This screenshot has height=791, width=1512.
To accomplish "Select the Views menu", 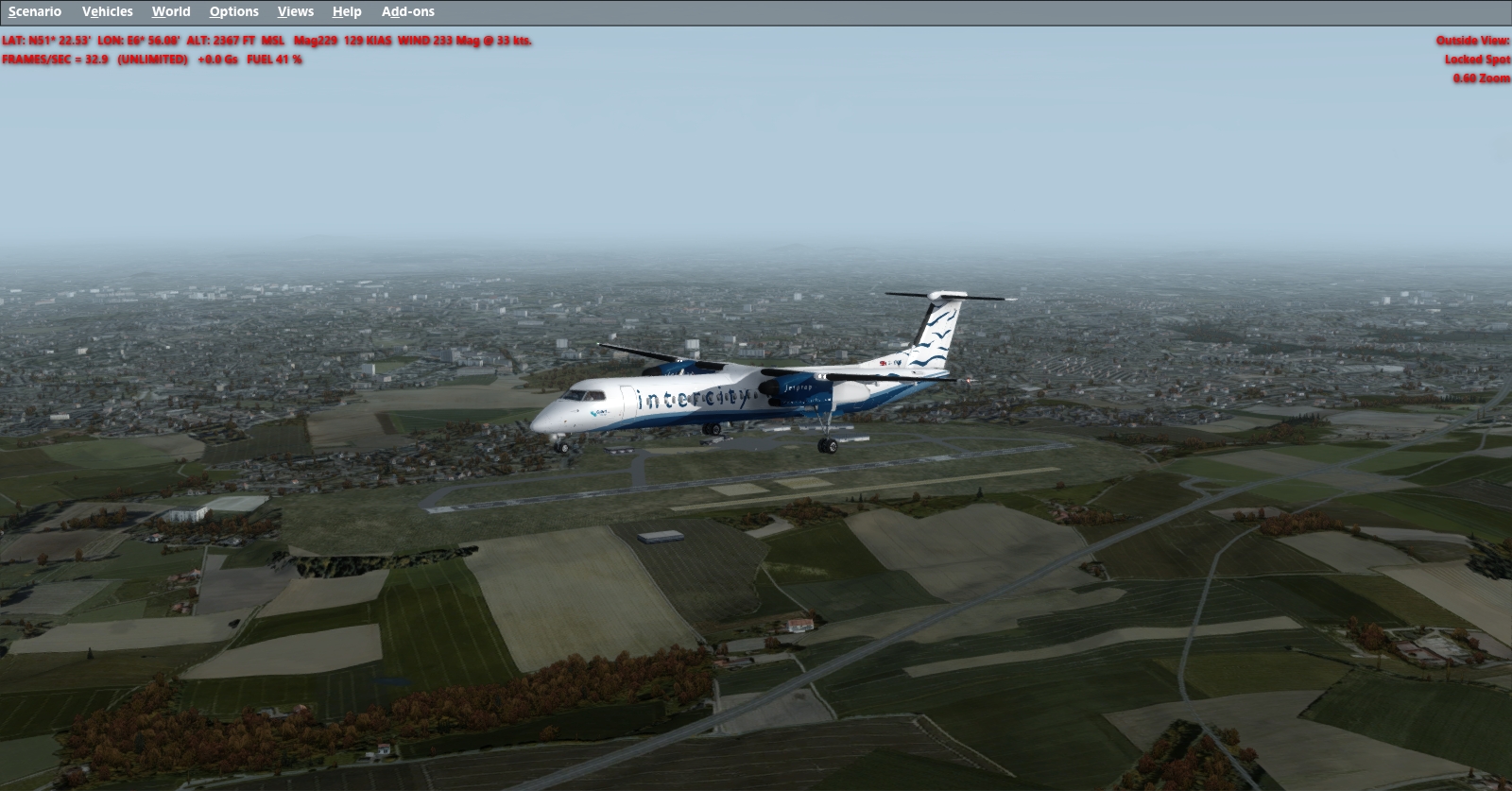I will [295, 11].
